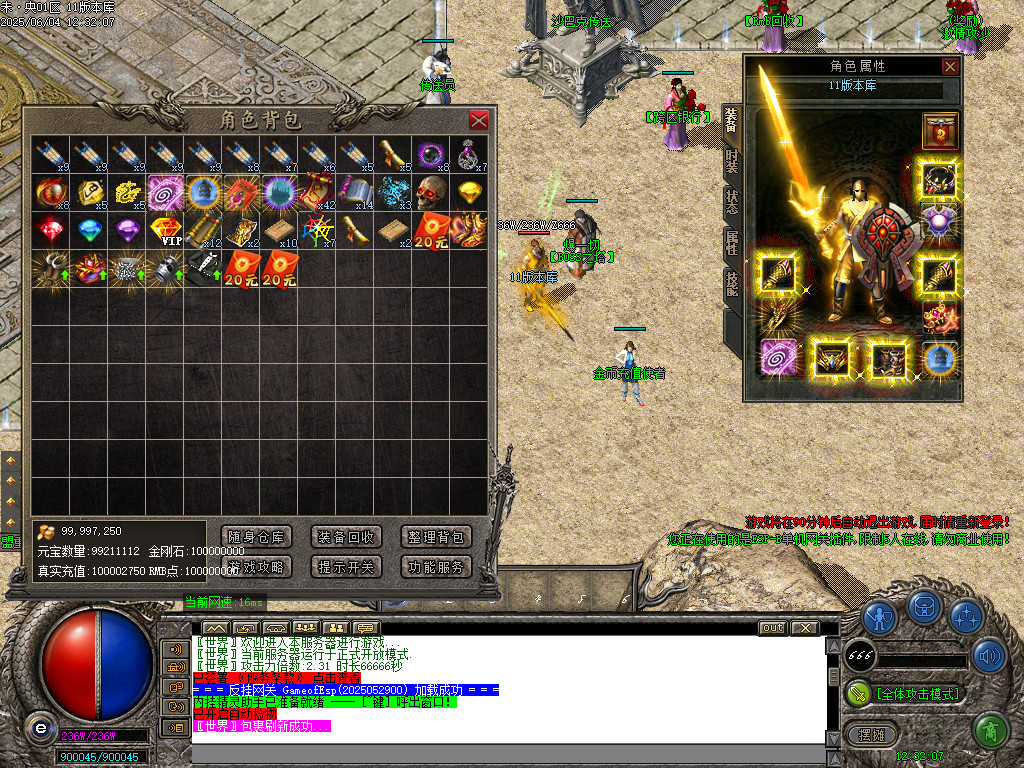Close the 角色背包 inventory window

(479, 120)
